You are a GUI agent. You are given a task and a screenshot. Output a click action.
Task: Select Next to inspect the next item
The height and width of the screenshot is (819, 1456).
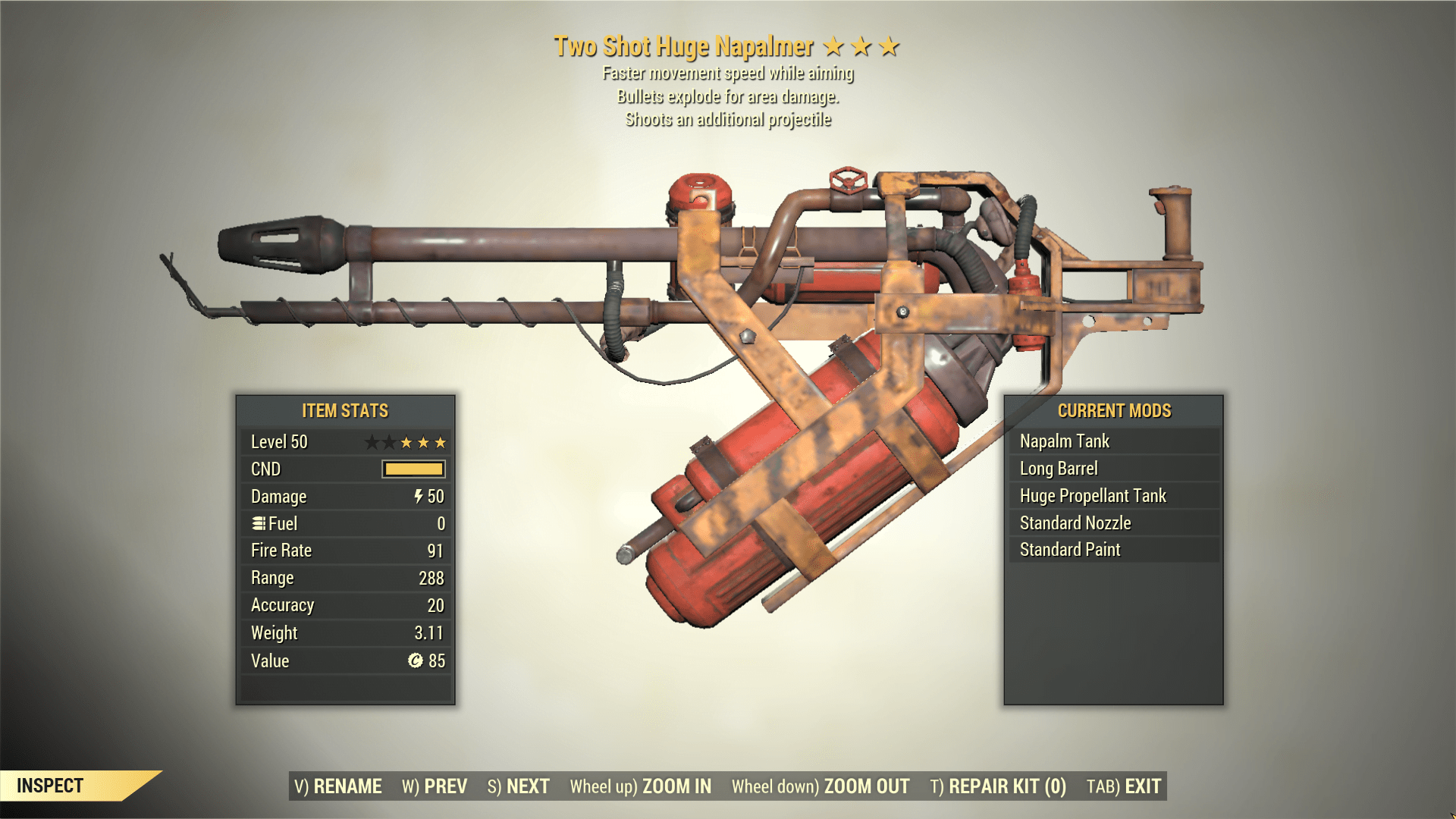click(x=519, y=786)
